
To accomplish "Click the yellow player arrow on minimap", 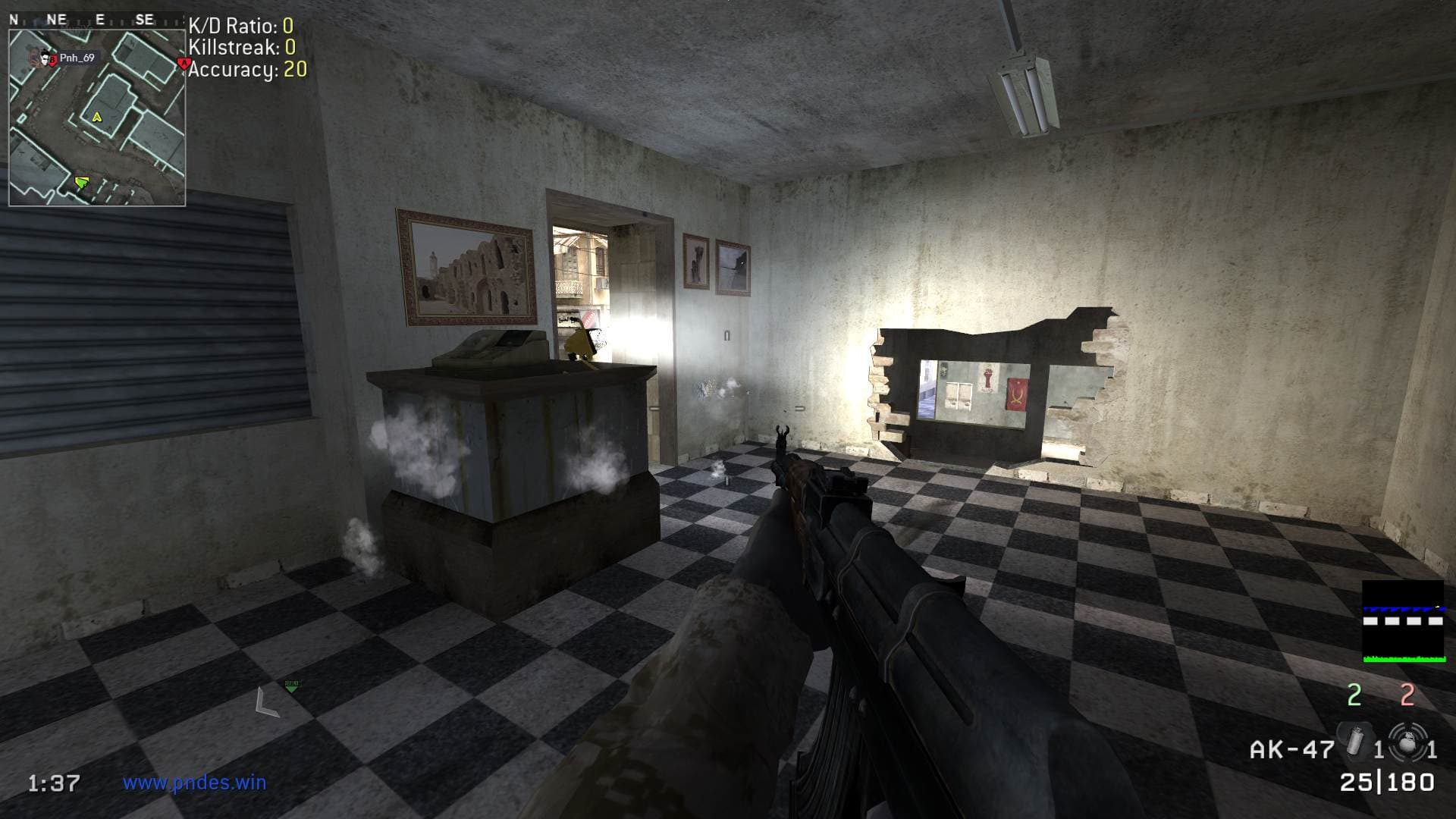I will (x=96, y=118).
